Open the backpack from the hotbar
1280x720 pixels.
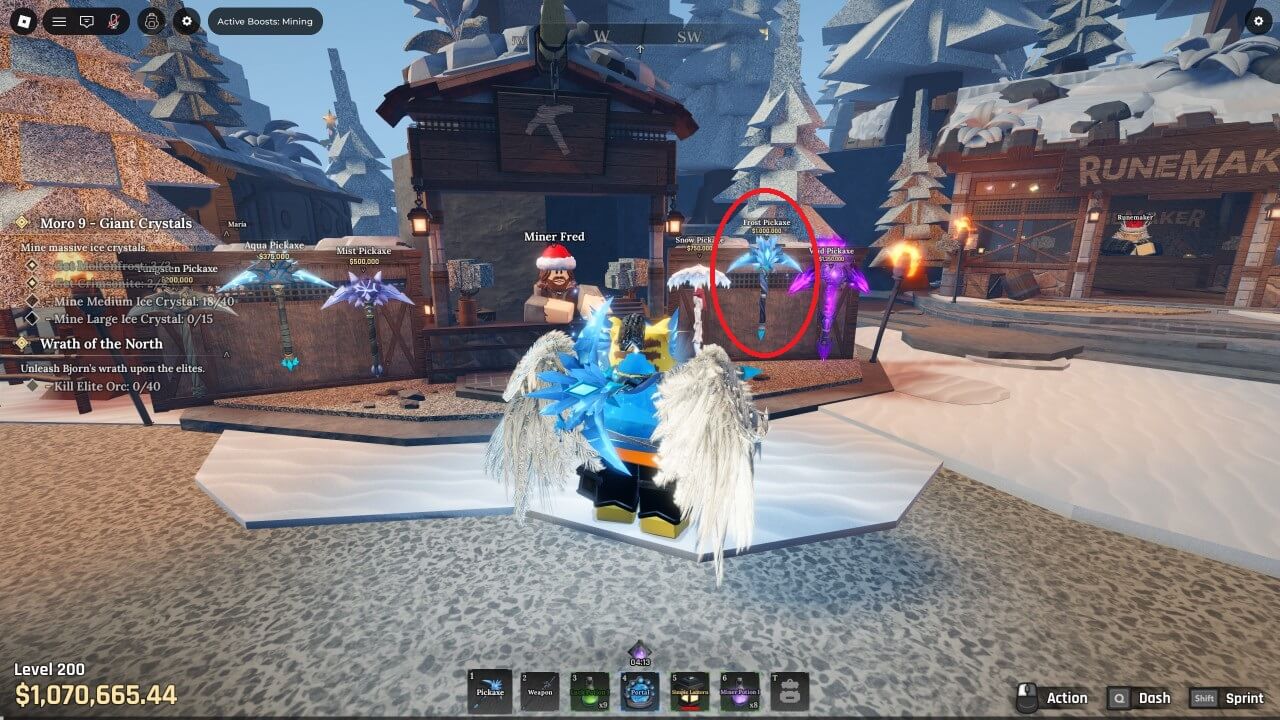tap(790, 691)
